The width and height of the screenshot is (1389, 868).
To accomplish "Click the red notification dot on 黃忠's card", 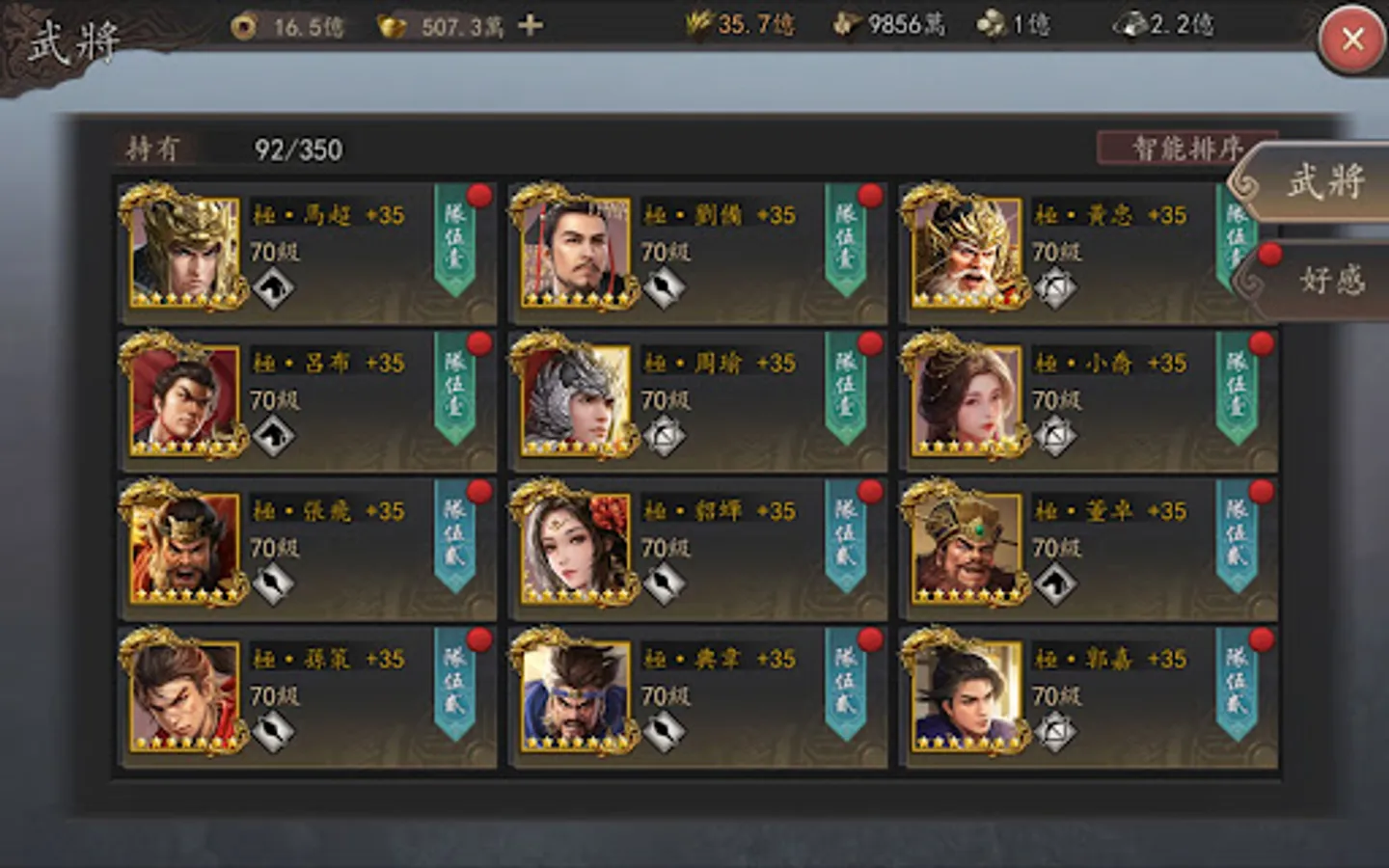I will 1265,195.
